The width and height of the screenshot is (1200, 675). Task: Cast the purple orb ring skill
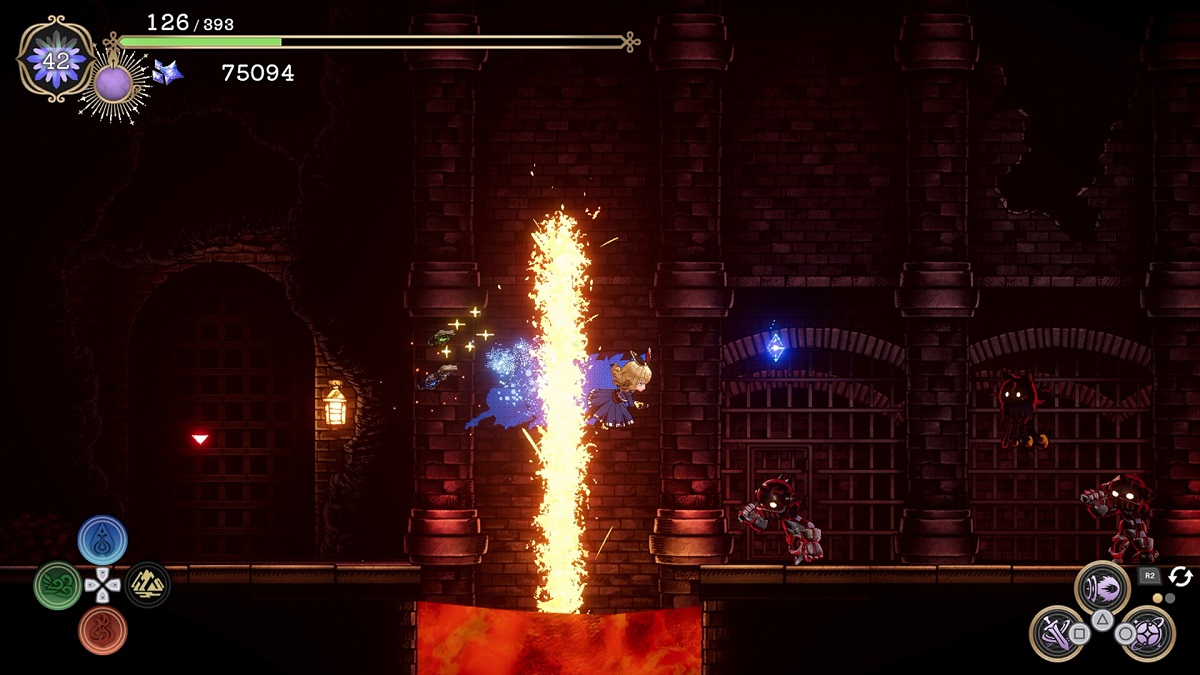[x=1147, y=632]
